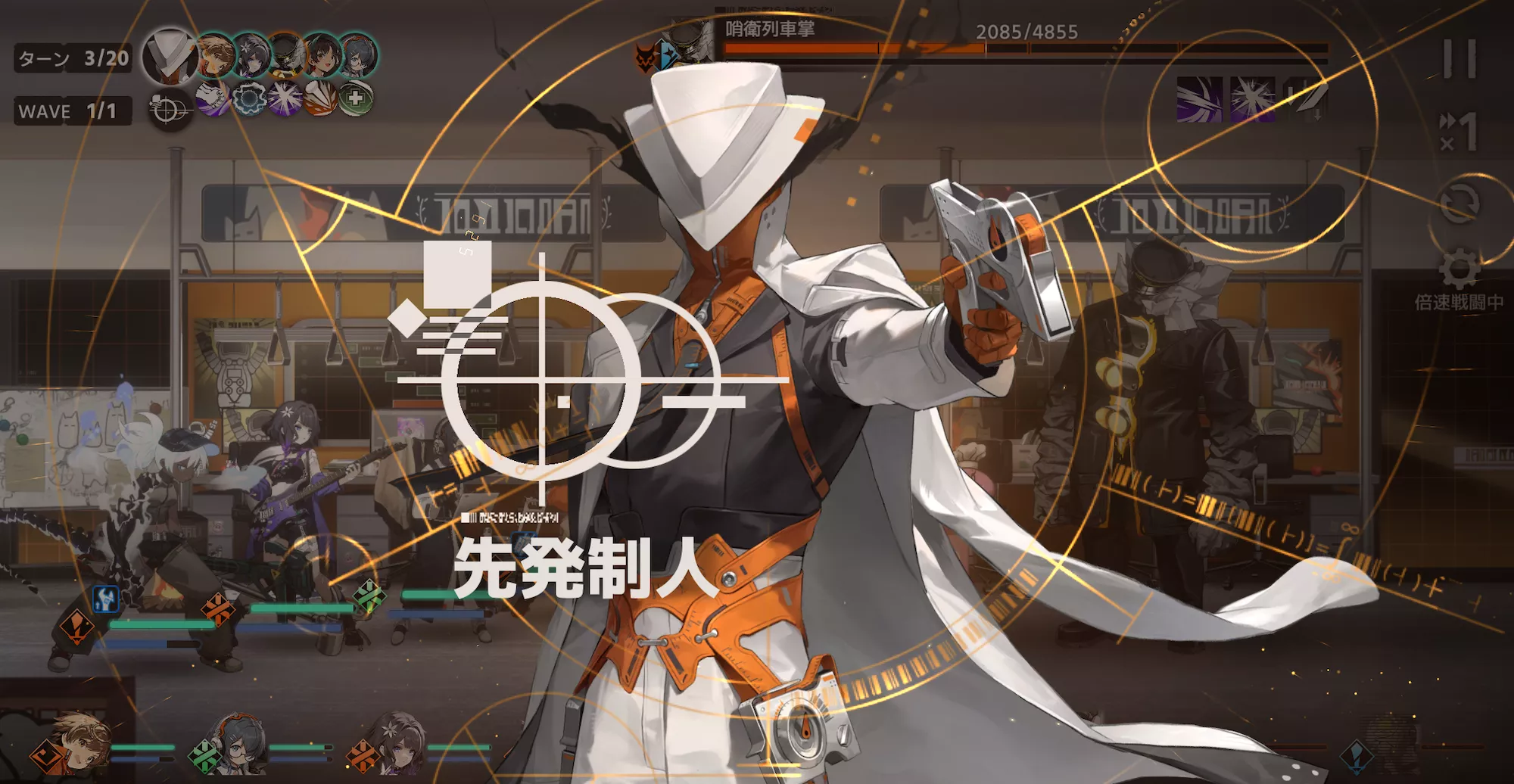Select the white-hooded leader portrait

pyautogui.click(x=170, y=55)
